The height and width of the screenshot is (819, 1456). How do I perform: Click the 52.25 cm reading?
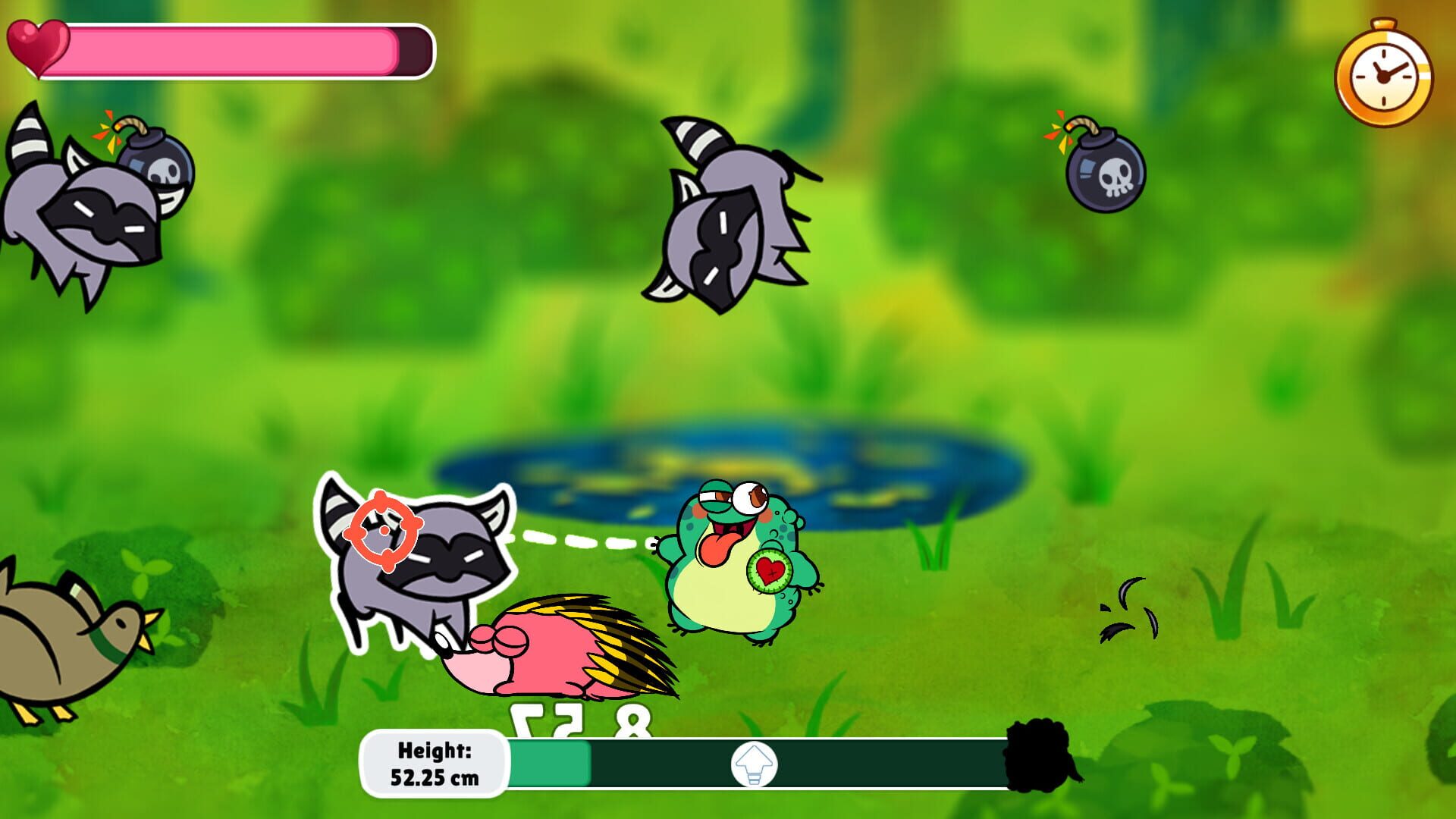tap(437, 777)
